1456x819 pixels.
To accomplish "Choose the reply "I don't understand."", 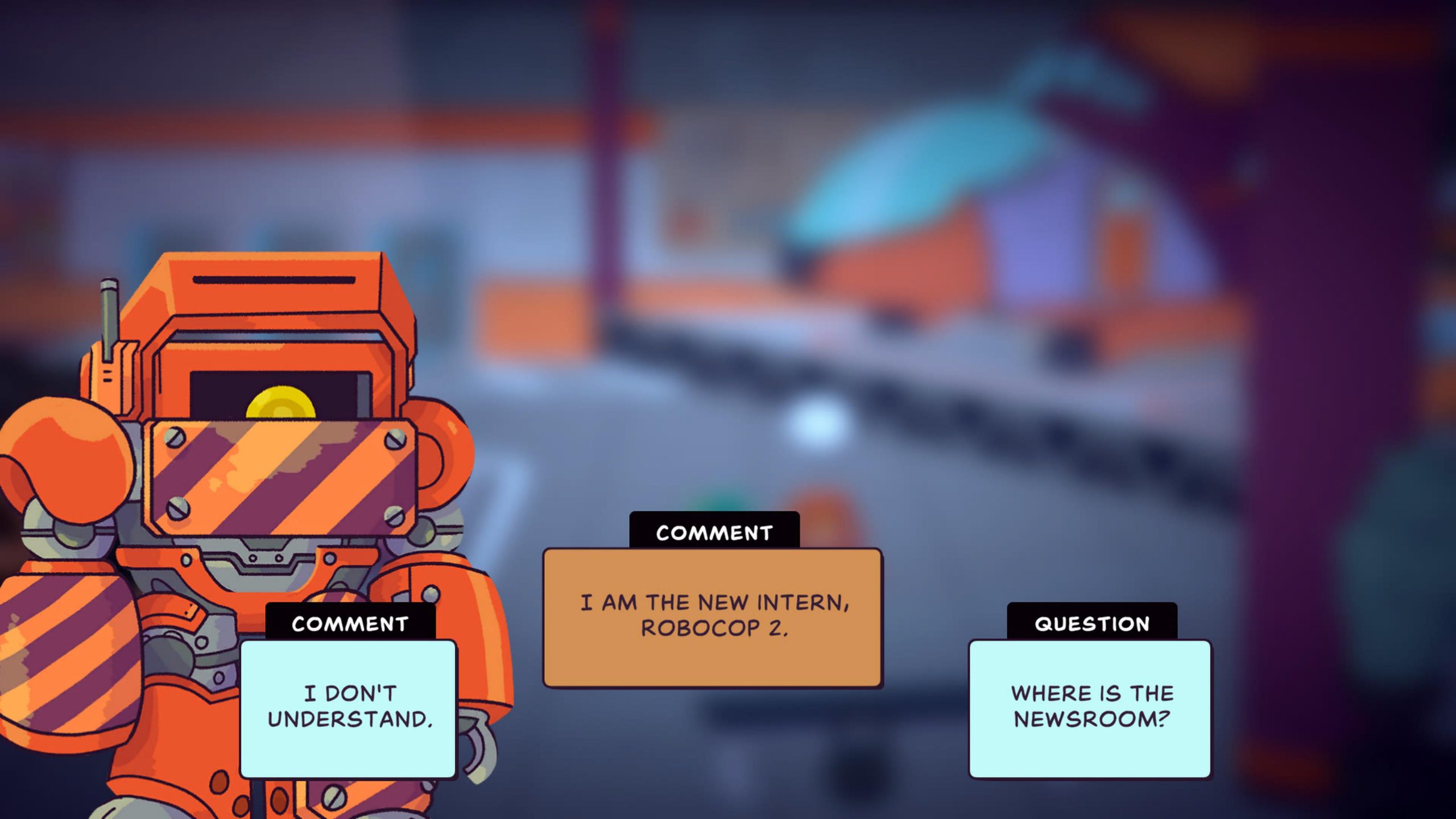I will coord(349,708).
